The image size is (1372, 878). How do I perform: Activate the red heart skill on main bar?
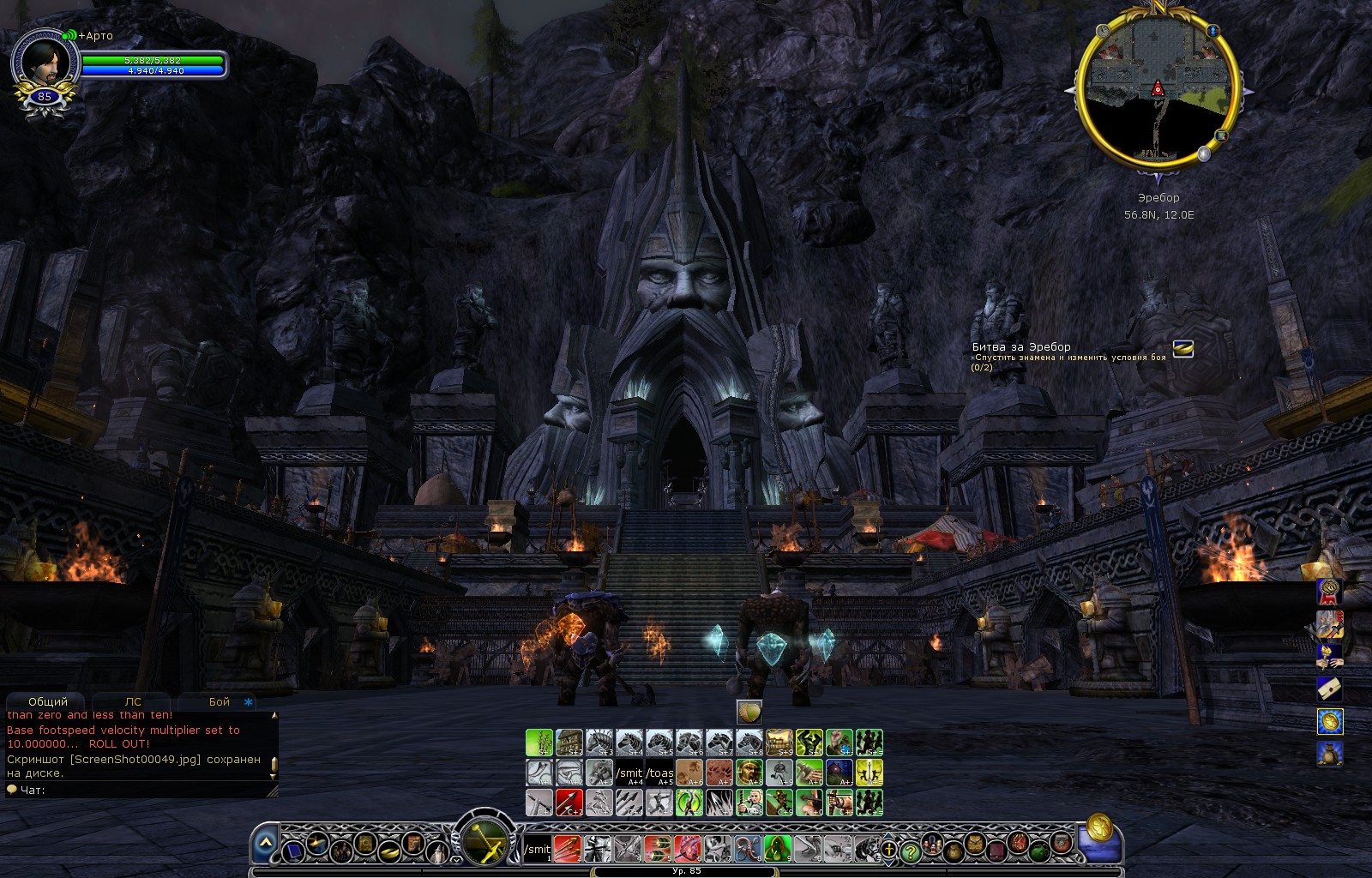tap(686, 849)
